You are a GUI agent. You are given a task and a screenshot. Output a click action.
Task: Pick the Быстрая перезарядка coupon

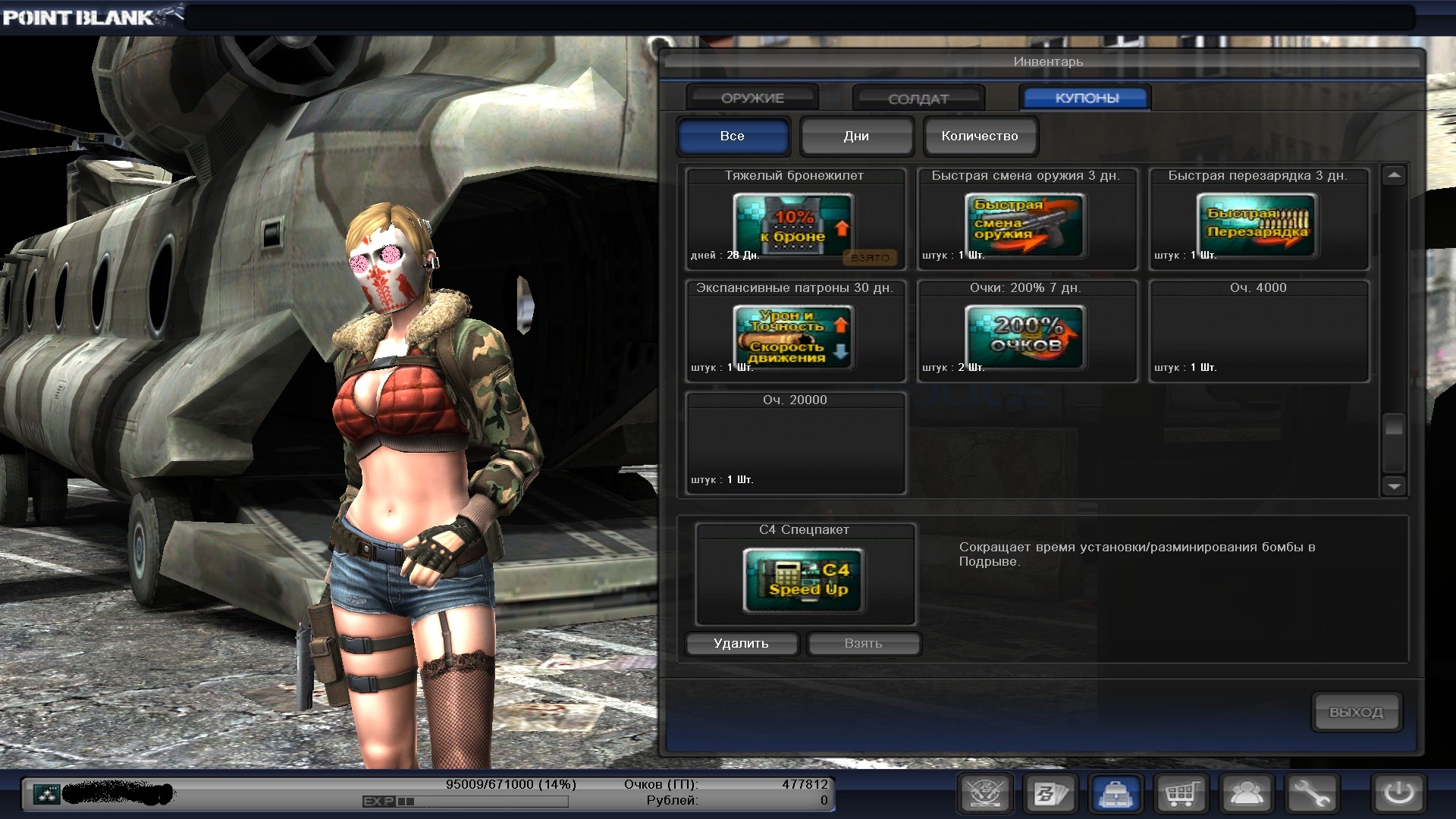(1257, 226)
